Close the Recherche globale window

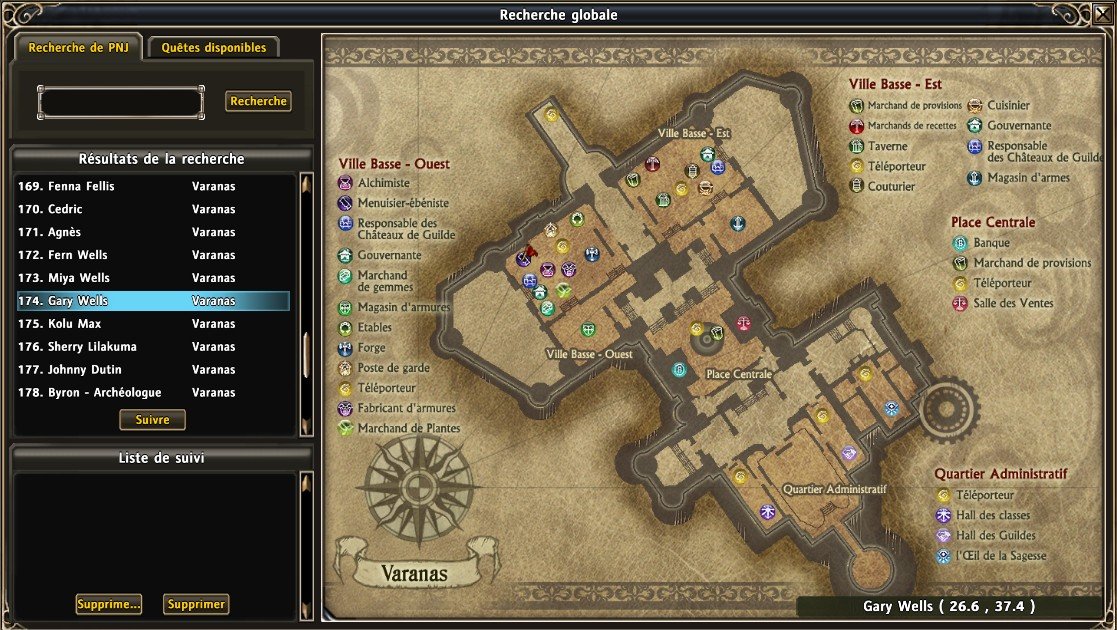(x=1100, y=15)
